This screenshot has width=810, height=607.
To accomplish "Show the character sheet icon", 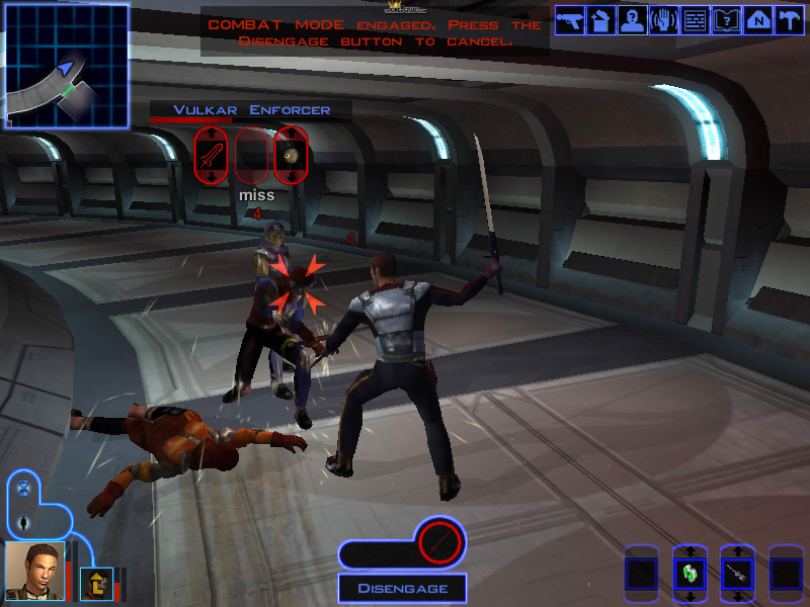I will (632, 20).
